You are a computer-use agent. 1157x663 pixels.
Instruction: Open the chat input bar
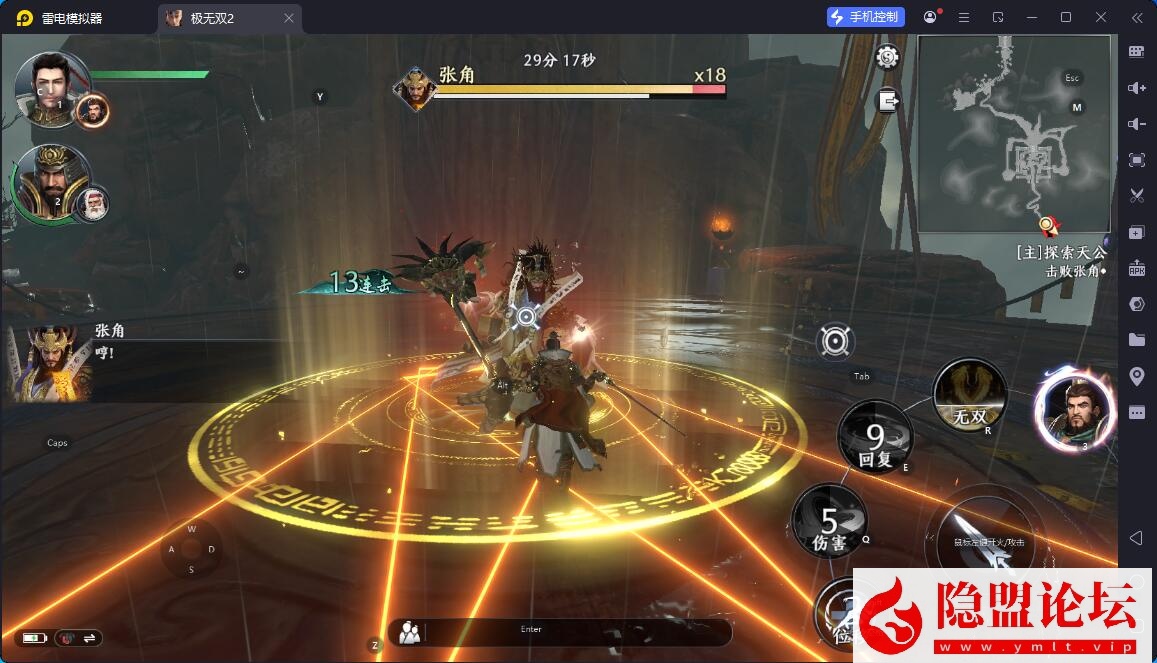560,631
